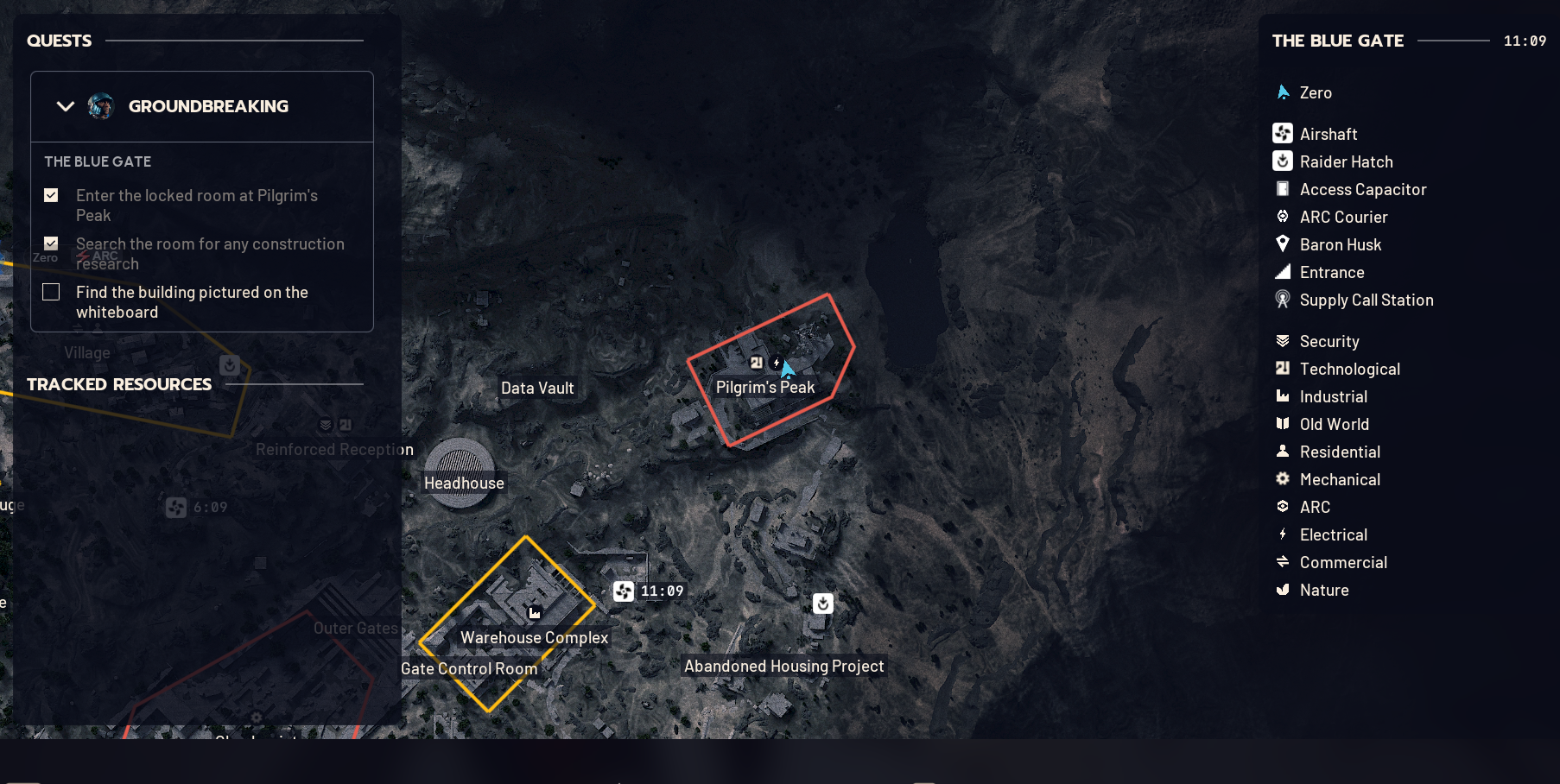This screenshot has height=784, width=1560.
Task: Toggle the Entrance legend filter
Action: (1331, 272)
